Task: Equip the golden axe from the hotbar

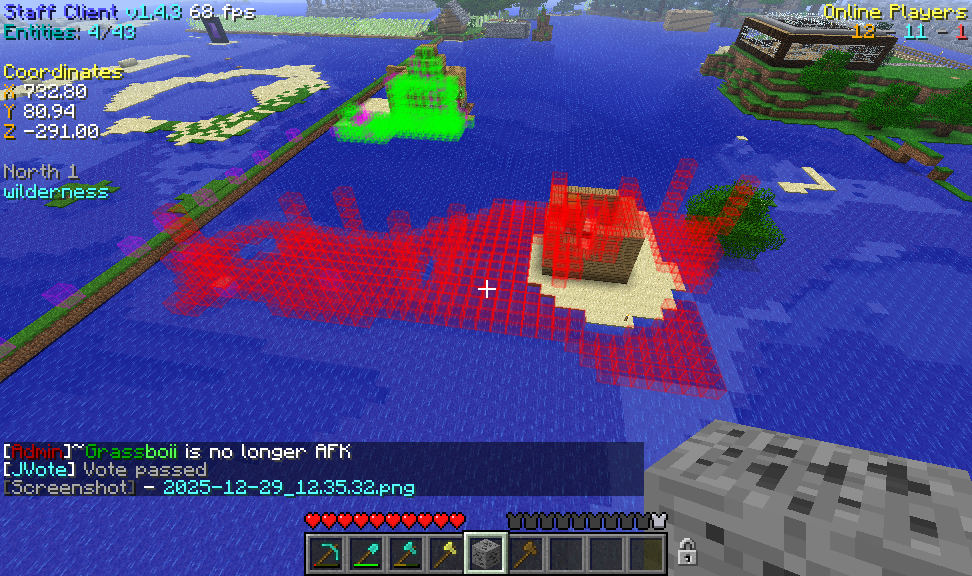Action: click(445, 552)
